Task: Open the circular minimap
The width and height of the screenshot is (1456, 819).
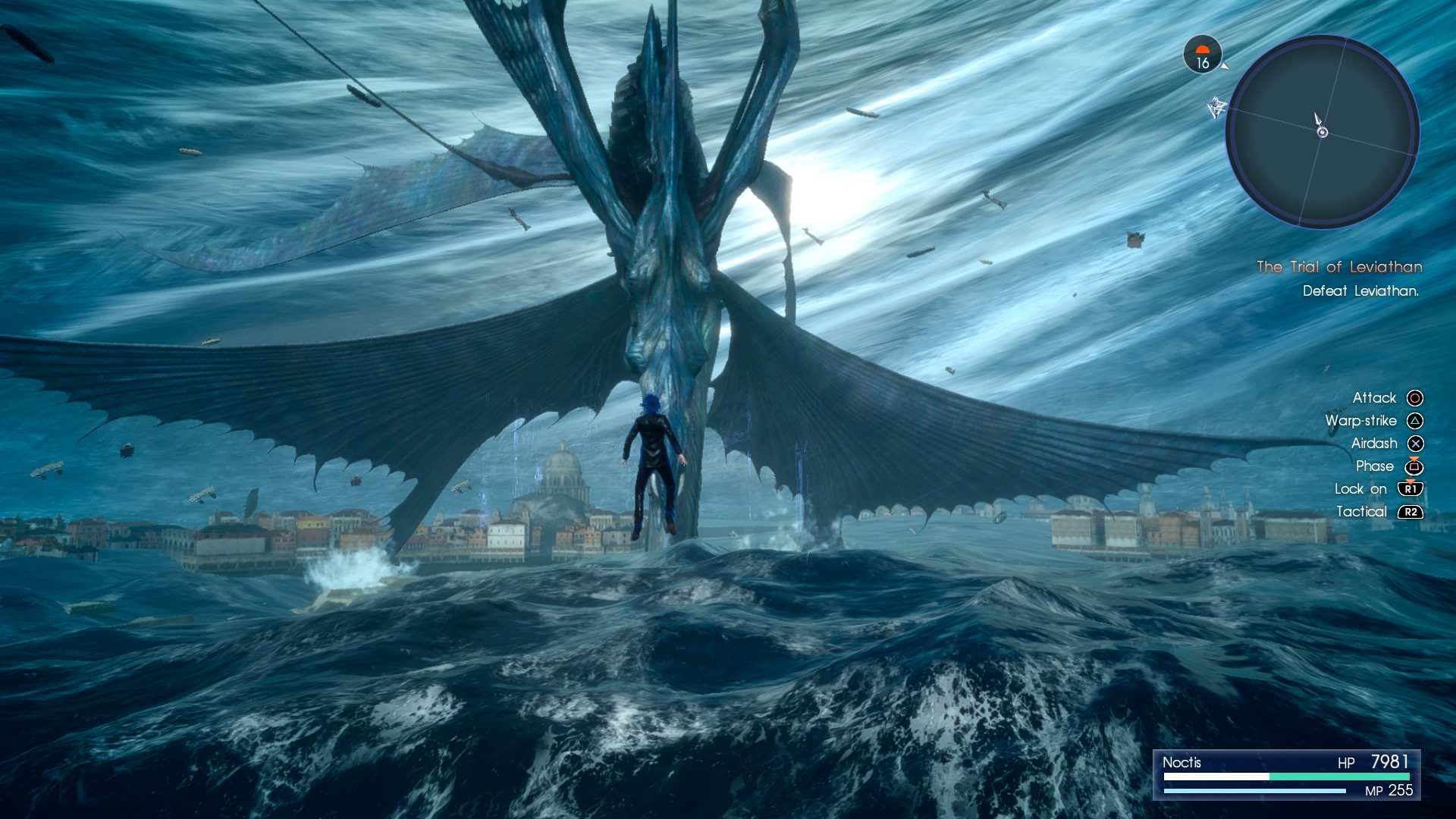Action: tap(1323, 132)
